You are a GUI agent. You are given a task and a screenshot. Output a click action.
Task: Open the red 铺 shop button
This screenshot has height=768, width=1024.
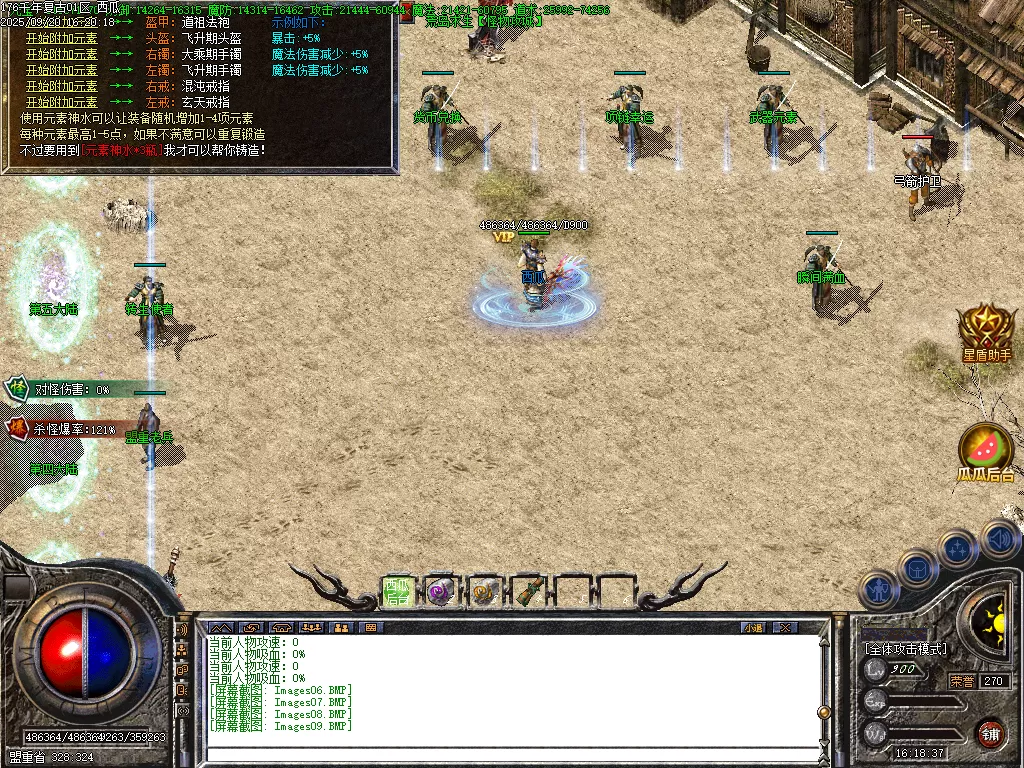tap(990, 732)
